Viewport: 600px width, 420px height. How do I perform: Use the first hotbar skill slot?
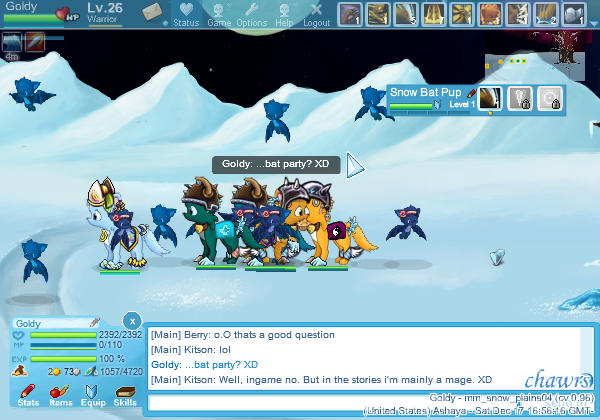pyautogui.click(x=350, y=14)
